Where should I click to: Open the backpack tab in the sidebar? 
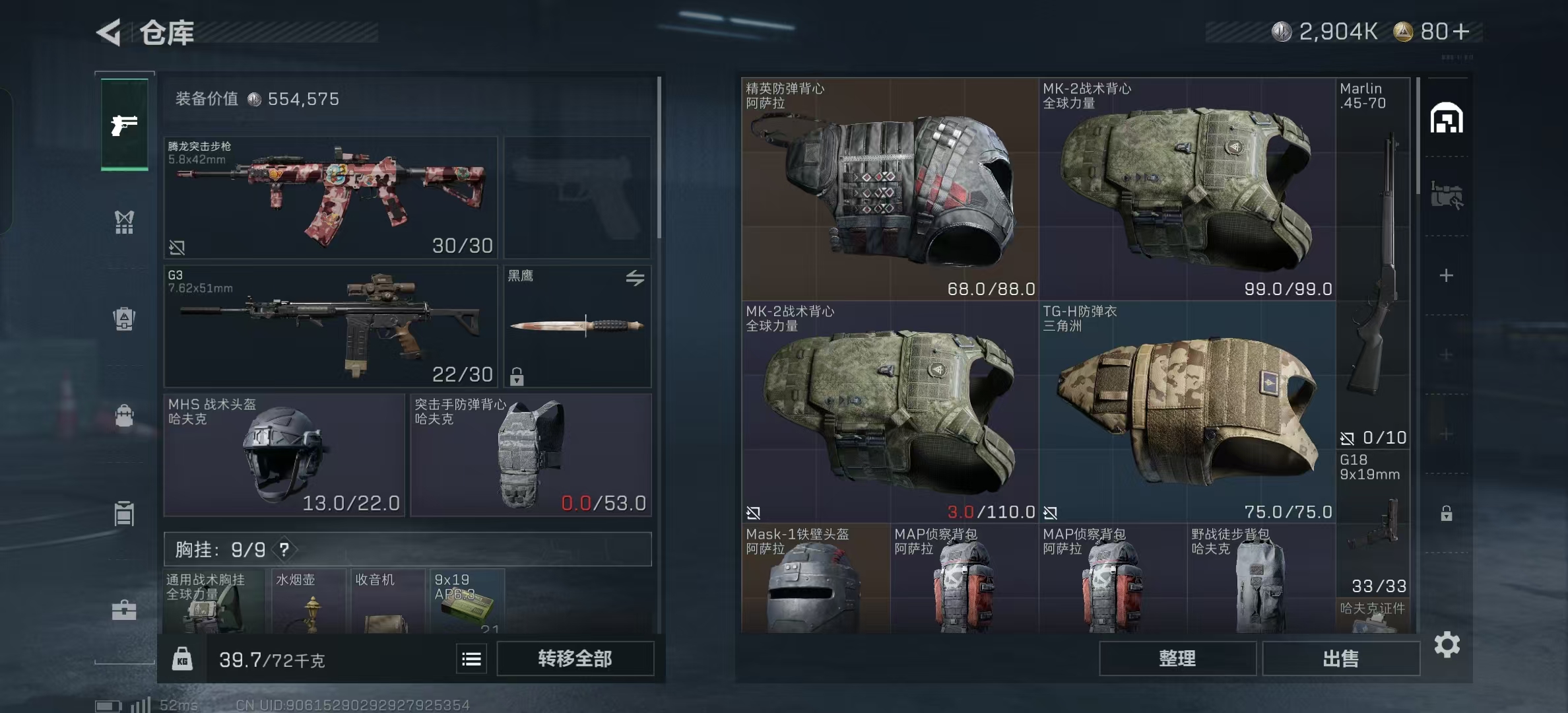click(x=124, y=415)
